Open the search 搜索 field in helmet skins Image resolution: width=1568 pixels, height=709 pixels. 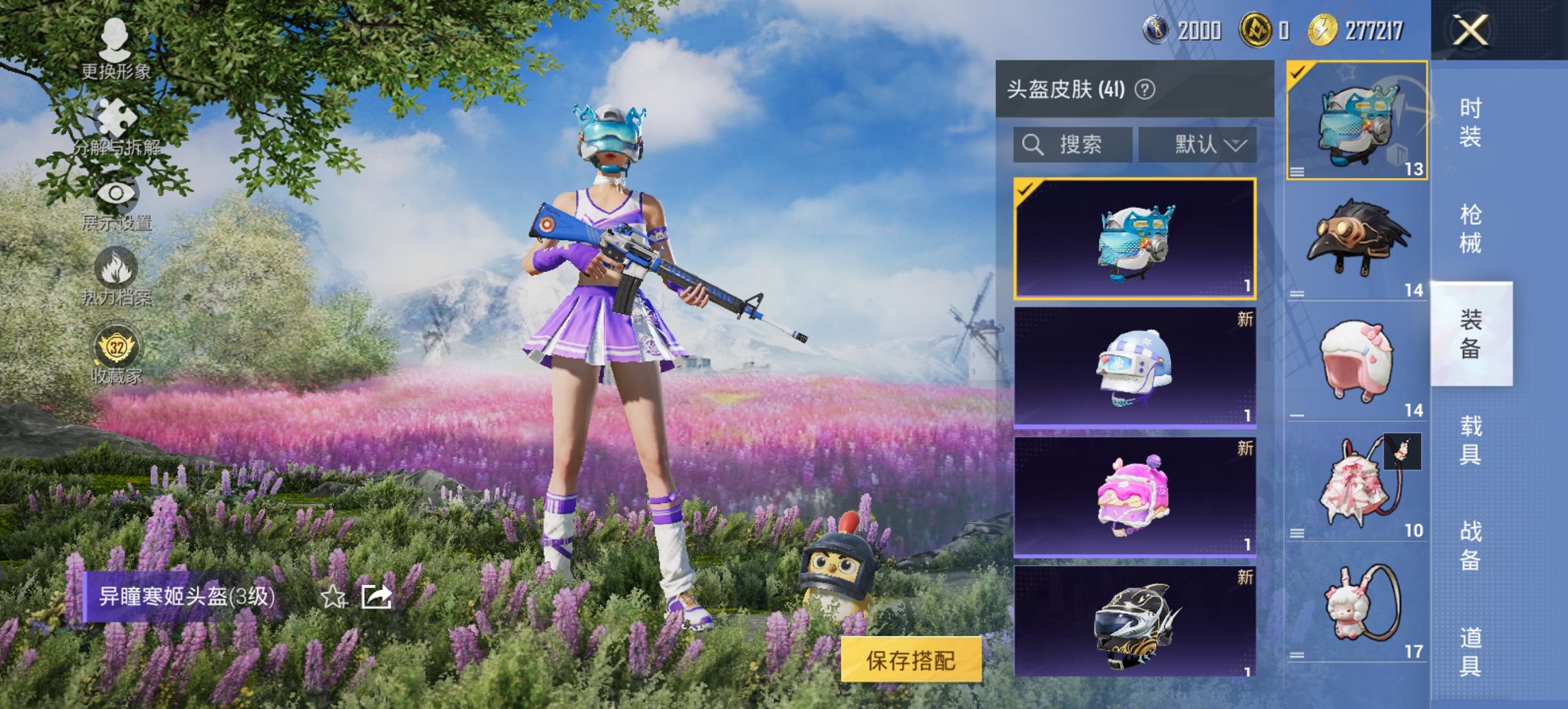coord(1073,145)
